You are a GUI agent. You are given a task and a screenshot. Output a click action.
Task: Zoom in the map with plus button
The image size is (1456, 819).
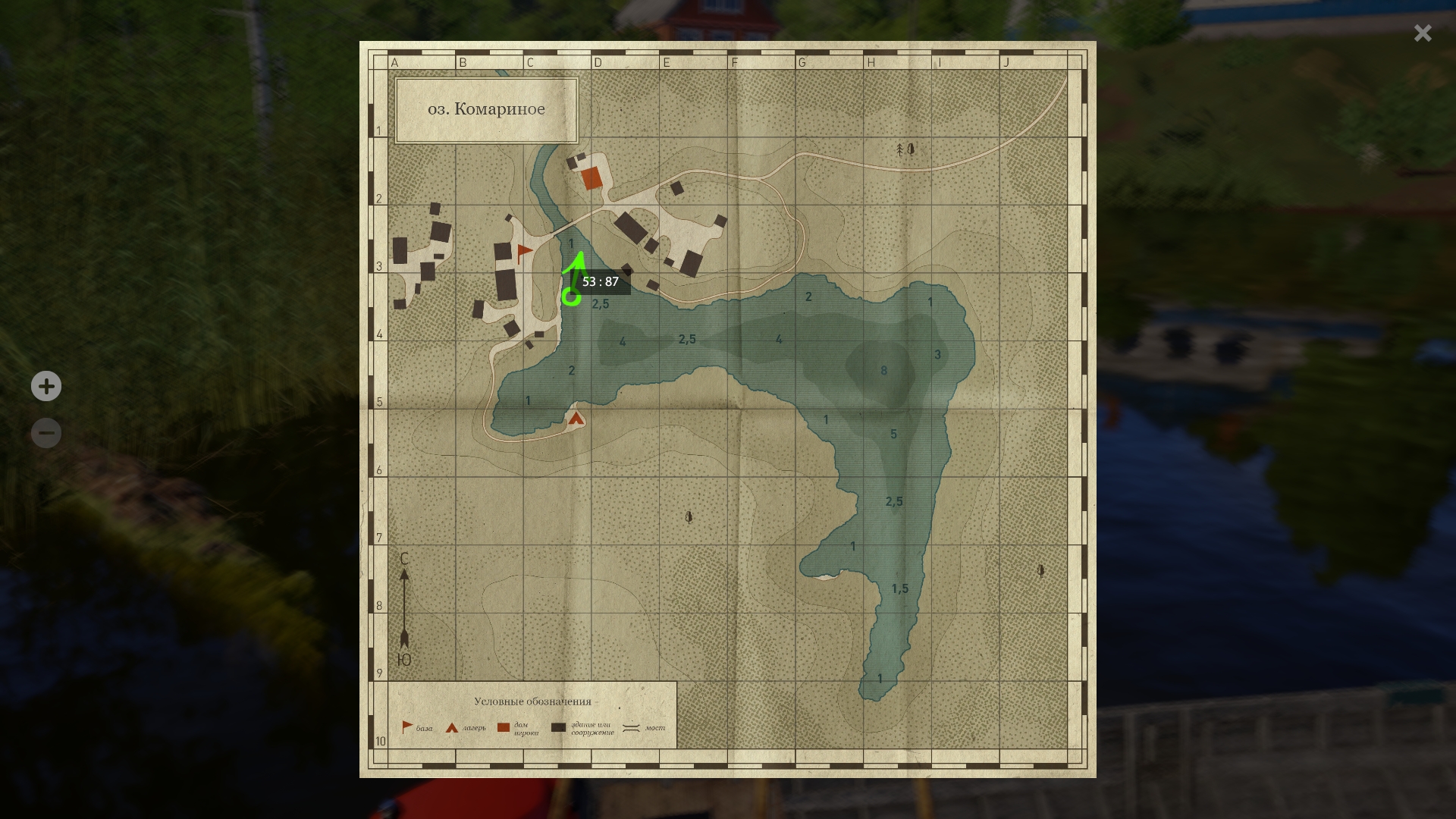coord(46,386)
